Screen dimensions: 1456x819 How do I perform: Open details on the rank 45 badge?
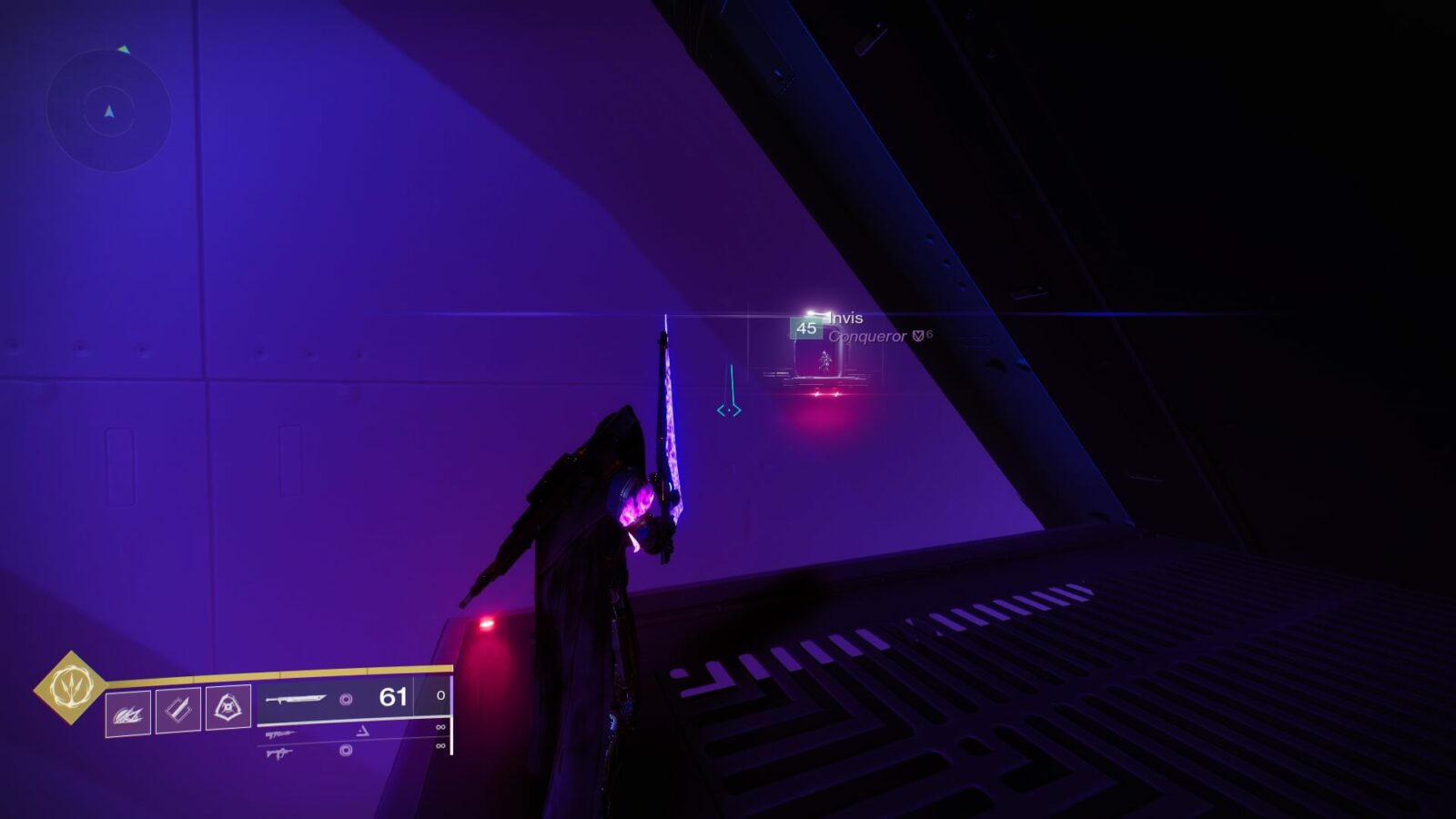807,329
